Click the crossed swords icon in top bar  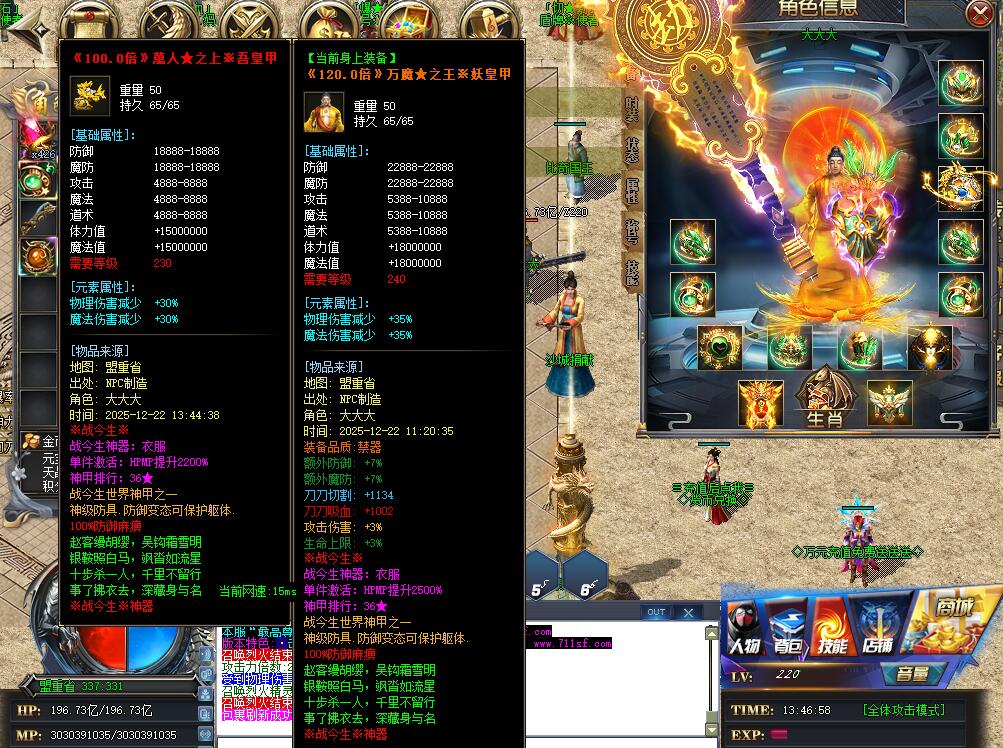point(247,20)
